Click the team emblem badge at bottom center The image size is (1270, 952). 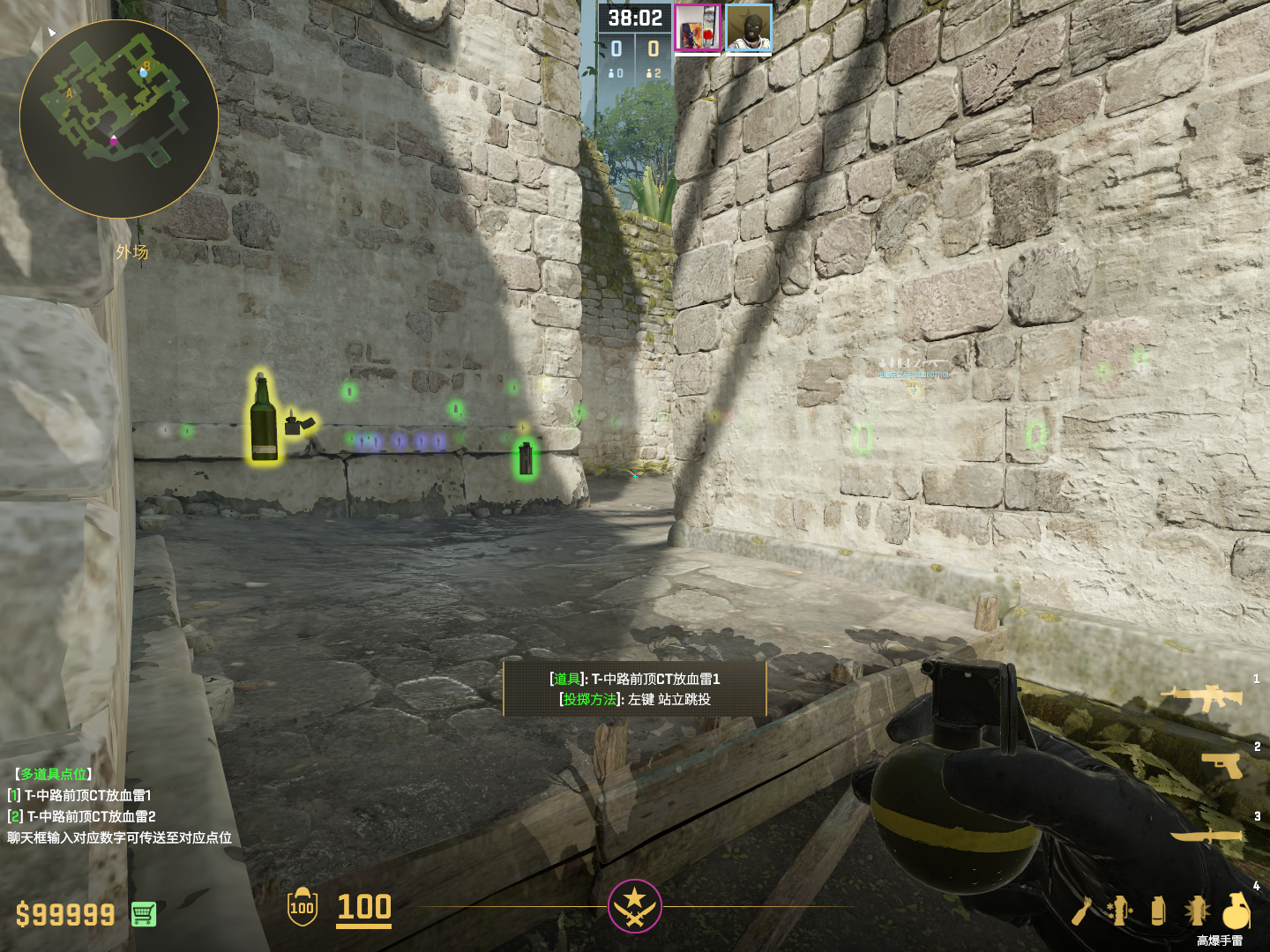(x=634, y=905)
